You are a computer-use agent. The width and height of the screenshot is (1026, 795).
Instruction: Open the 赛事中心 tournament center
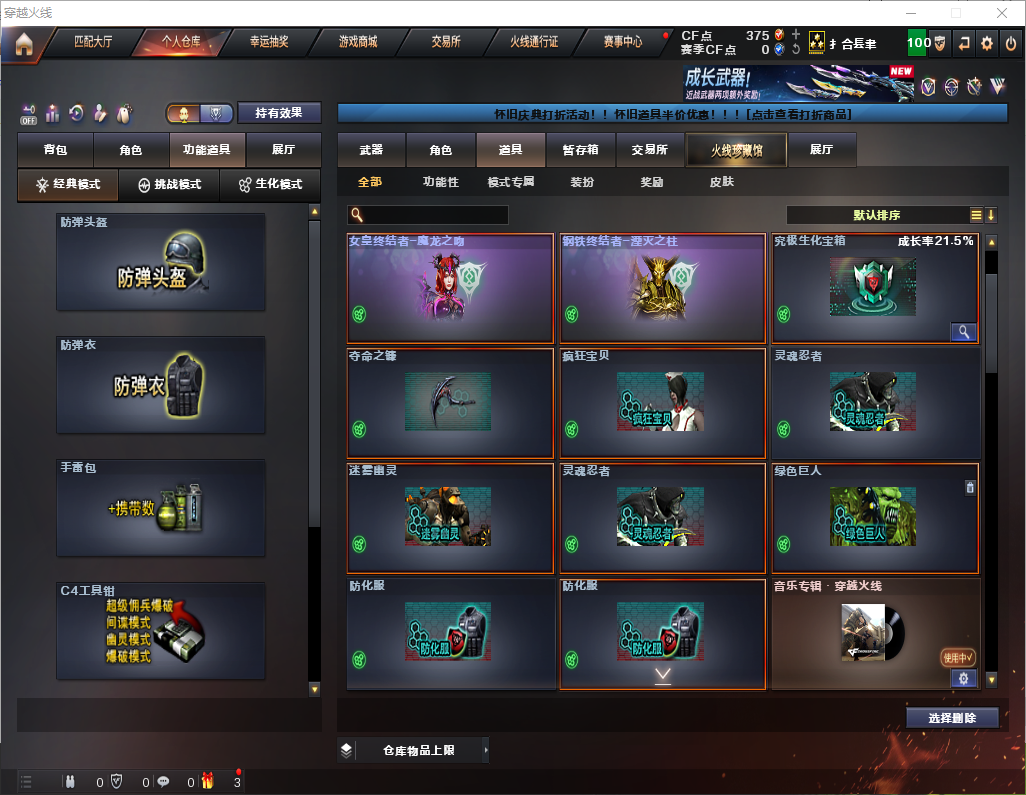[622, 43]
